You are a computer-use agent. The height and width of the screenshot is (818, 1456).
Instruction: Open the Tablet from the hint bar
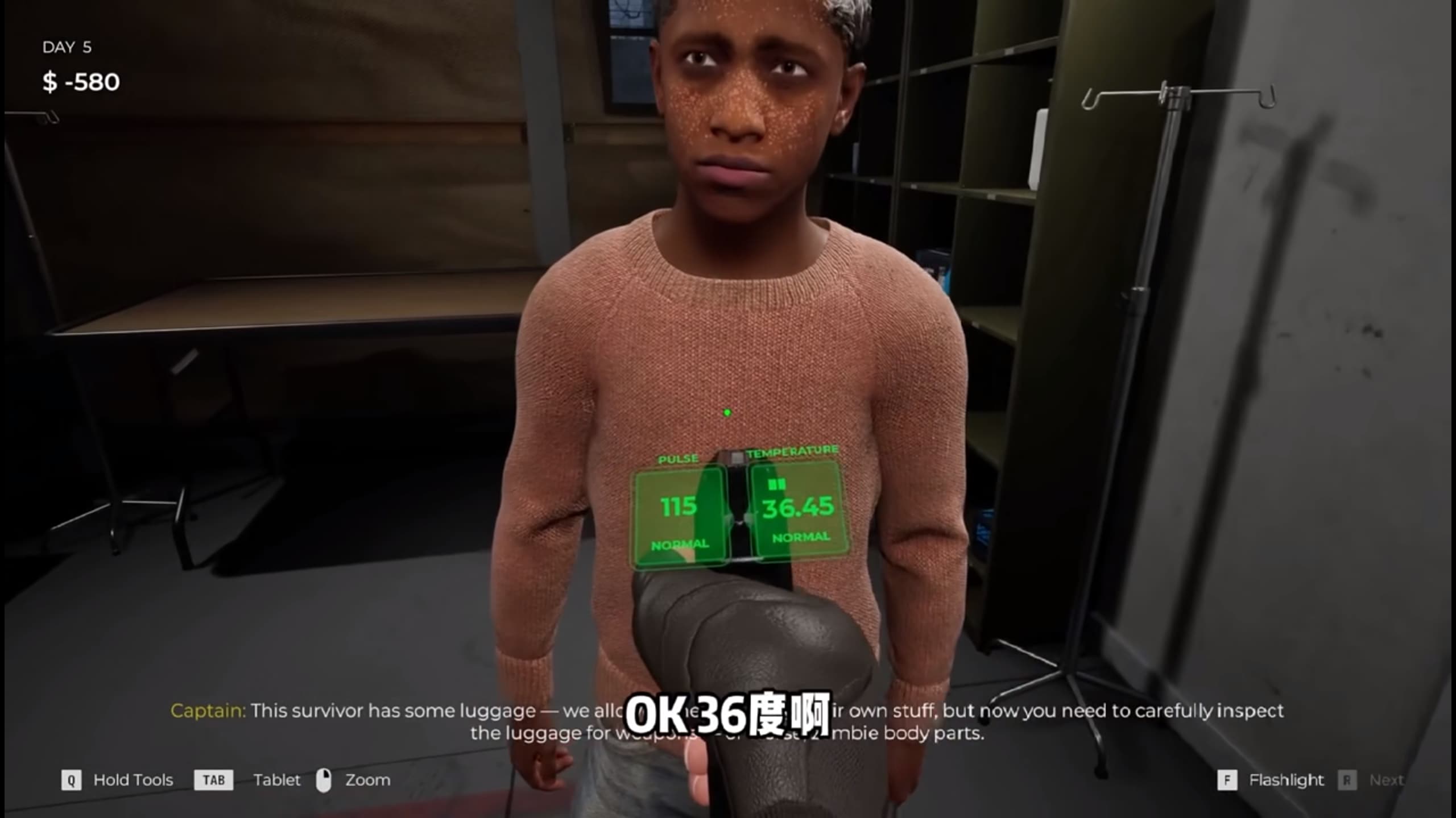(276, 780)
